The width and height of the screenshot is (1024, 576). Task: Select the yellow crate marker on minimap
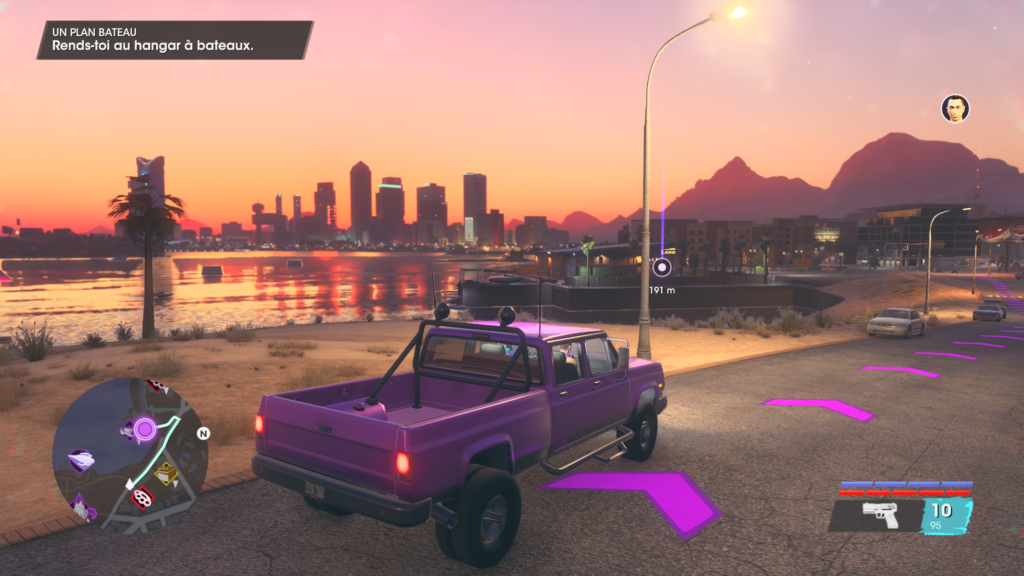166,474
